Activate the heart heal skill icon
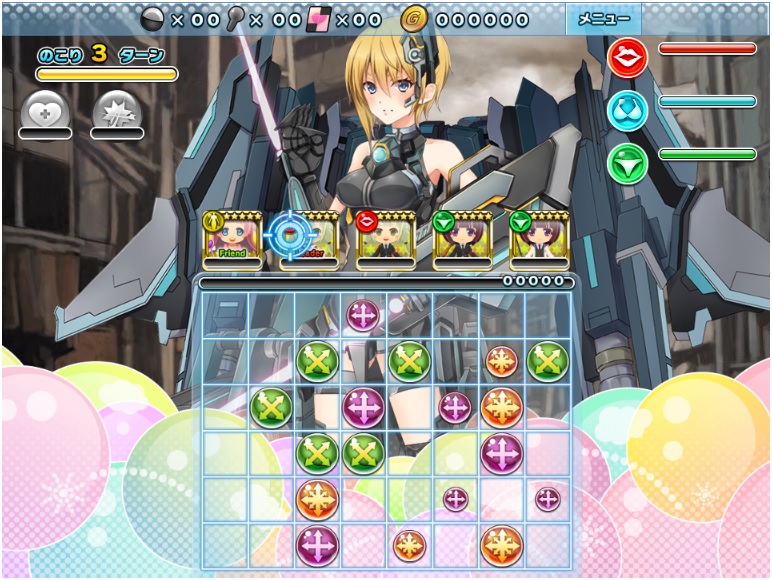The width and height of the screenshot is (772, 580). [45, 111]
